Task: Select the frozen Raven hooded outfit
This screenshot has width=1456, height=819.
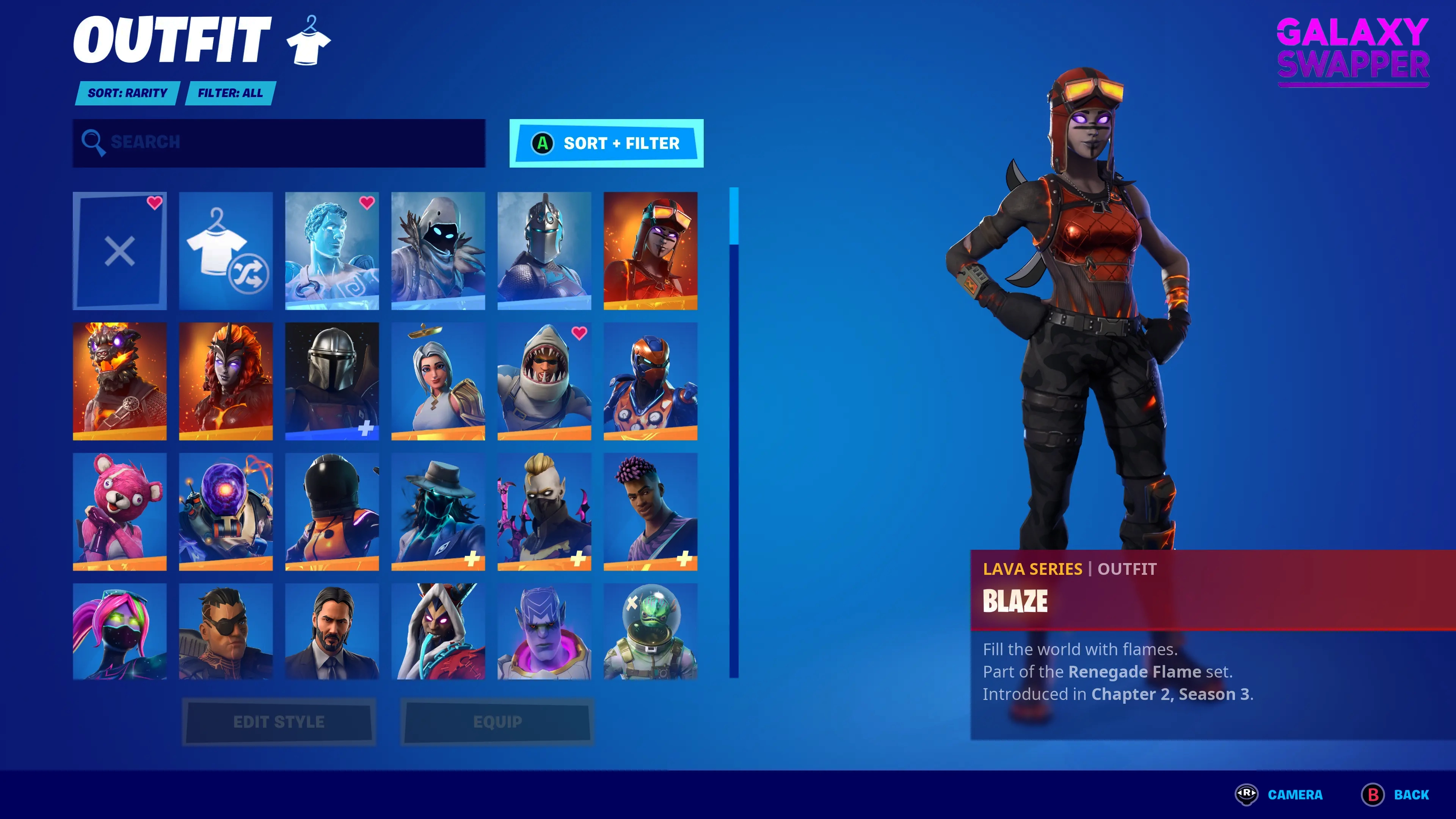Action: pyautogui.click(x=438, y=250)
